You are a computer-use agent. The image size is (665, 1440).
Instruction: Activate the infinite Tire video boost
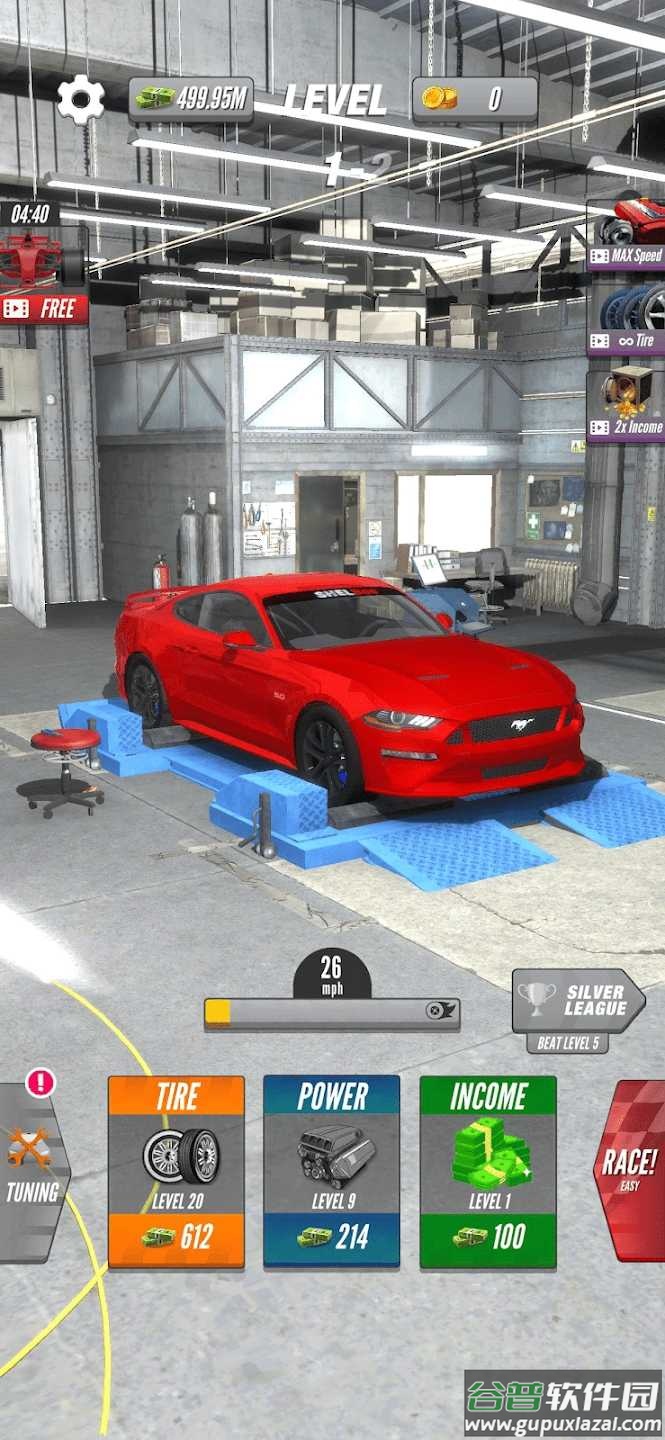[x=627, y=318]
